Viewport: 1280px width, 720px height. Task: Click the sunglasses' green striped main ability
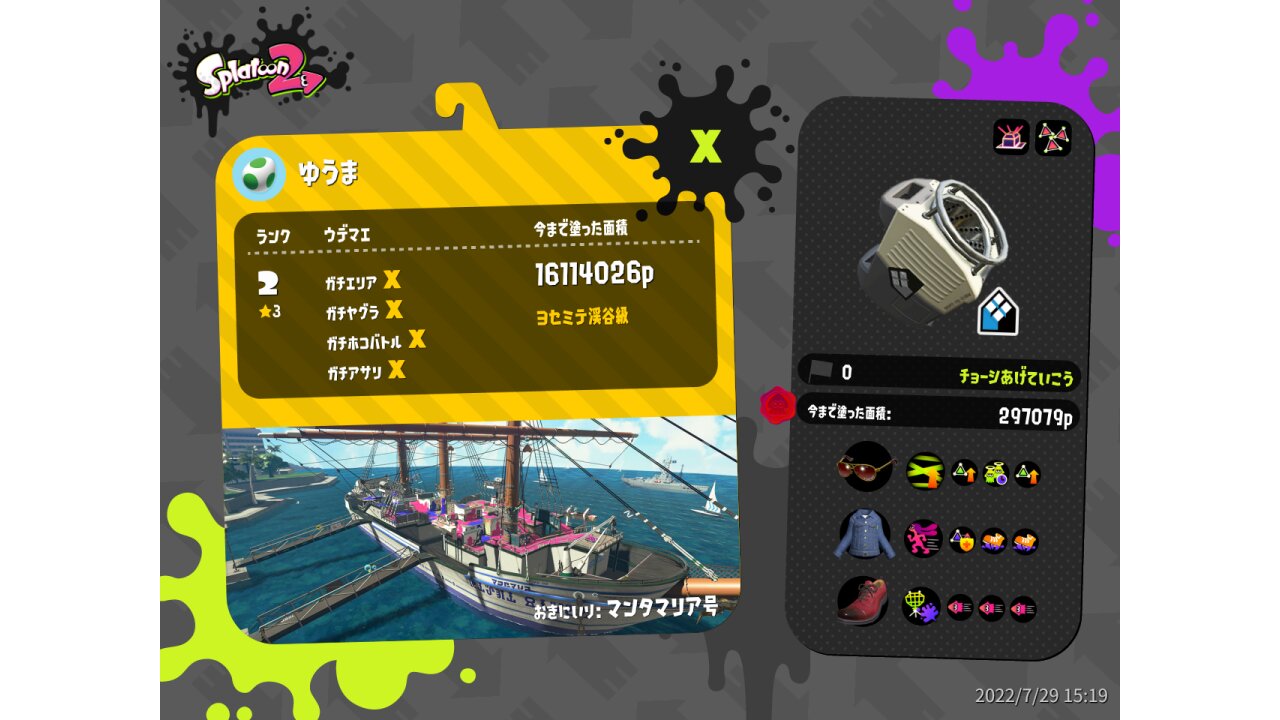click(x=924, y=471)
